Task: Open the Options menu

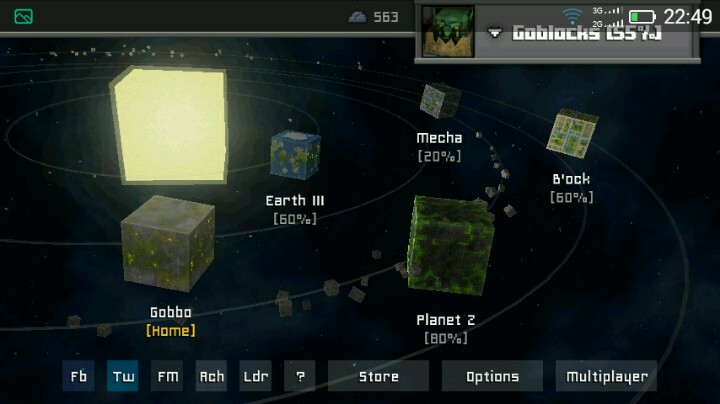Action: tap(492, 377)
